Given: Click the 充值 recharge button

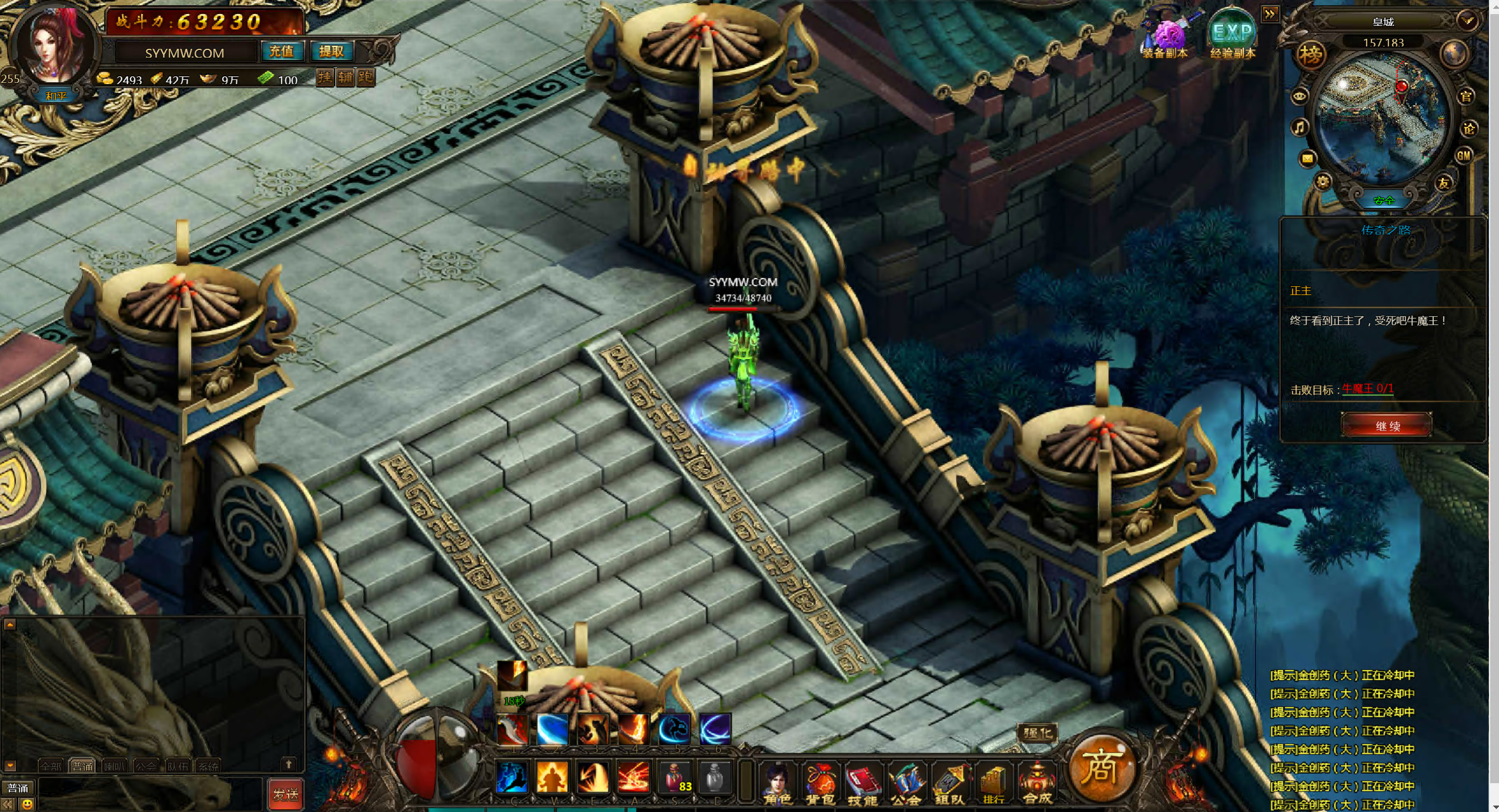Looking at the screenshot, I should tap(282, 52).
